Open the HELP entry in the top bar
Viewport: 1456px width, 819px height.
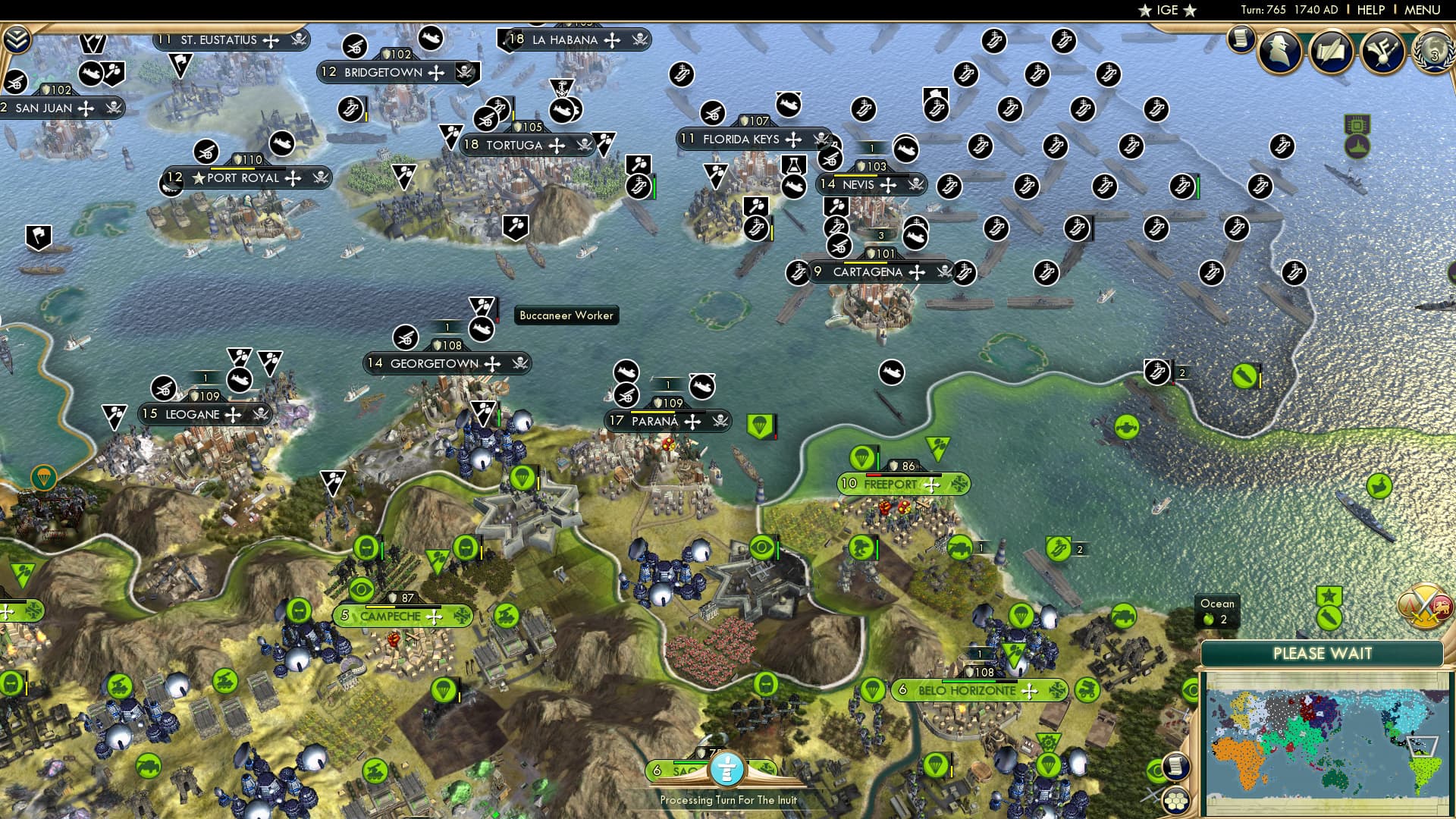pyautogui.click(x=1370, y=10)
